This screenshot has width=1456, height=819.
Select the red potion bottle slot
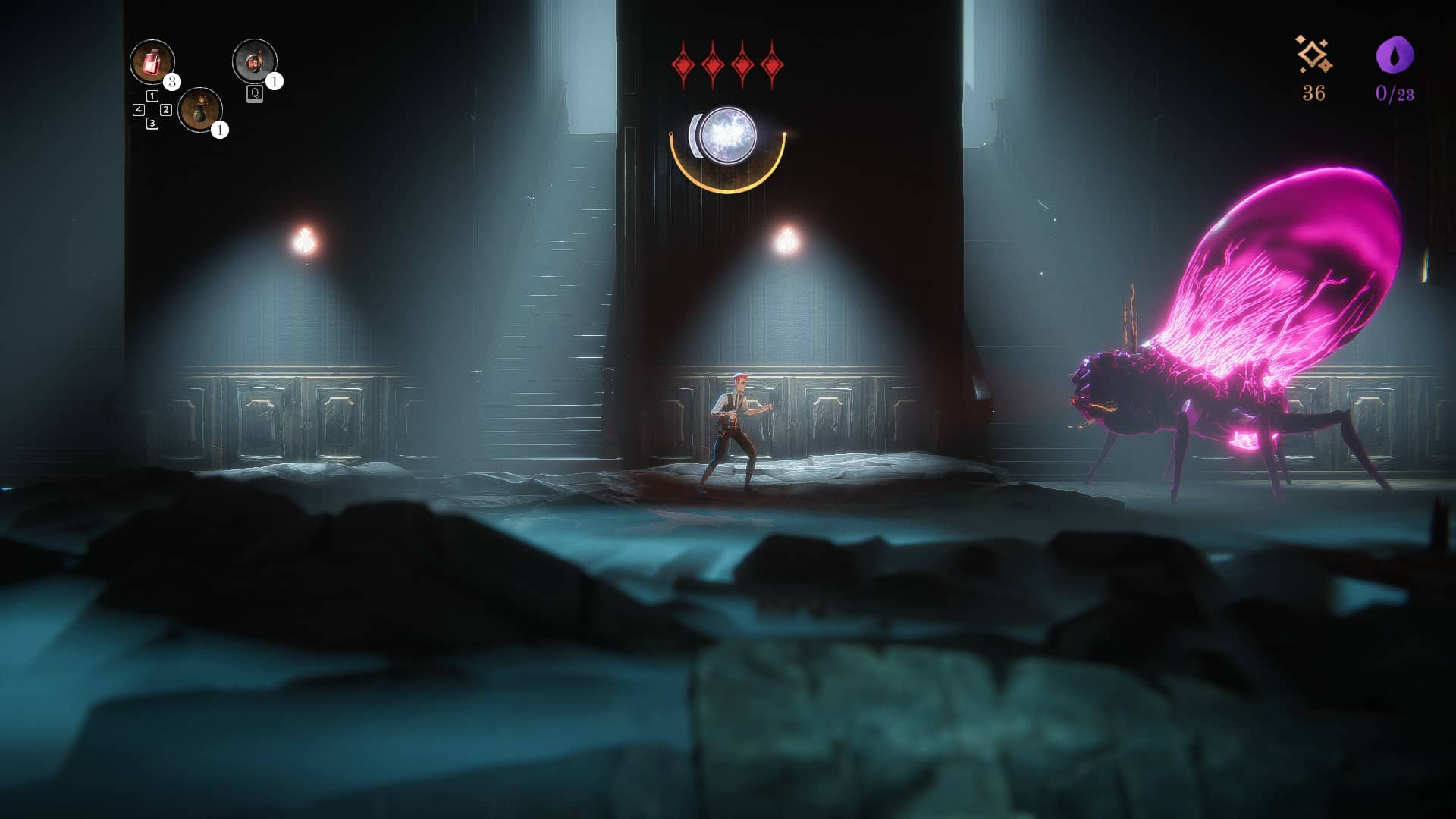coord(152,61)
